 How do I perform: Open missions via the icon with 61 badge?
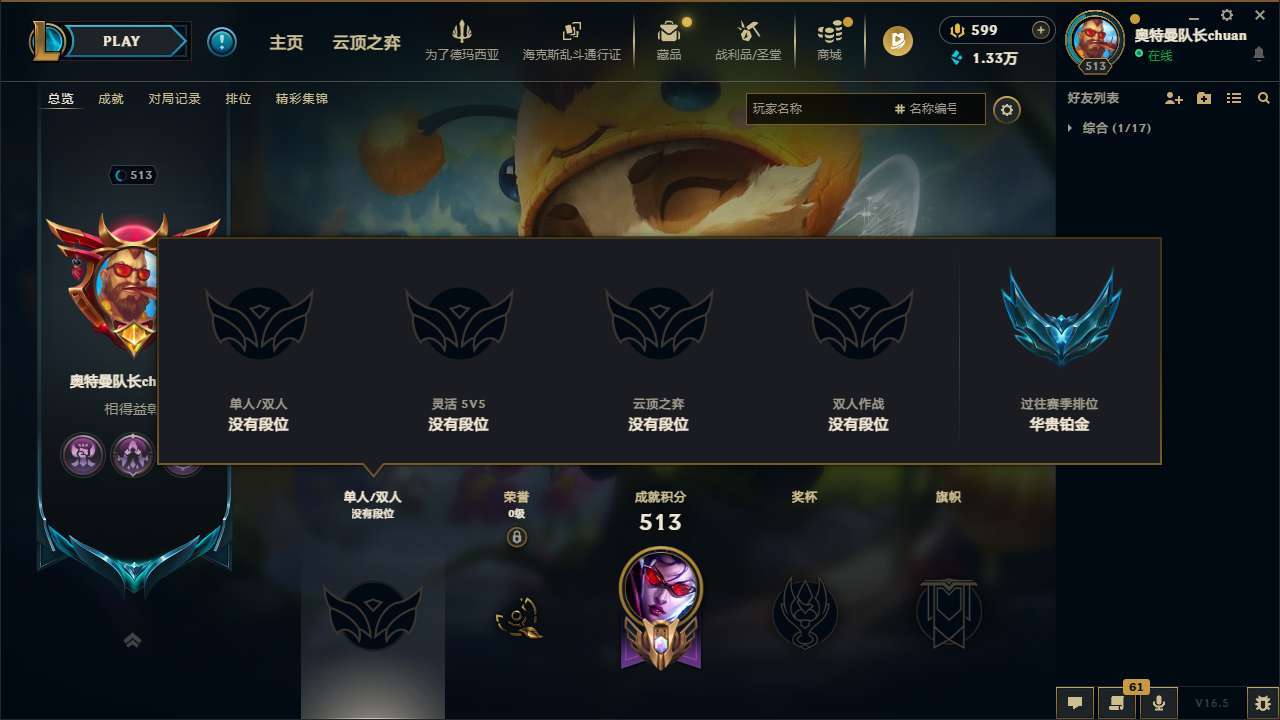1117,702
